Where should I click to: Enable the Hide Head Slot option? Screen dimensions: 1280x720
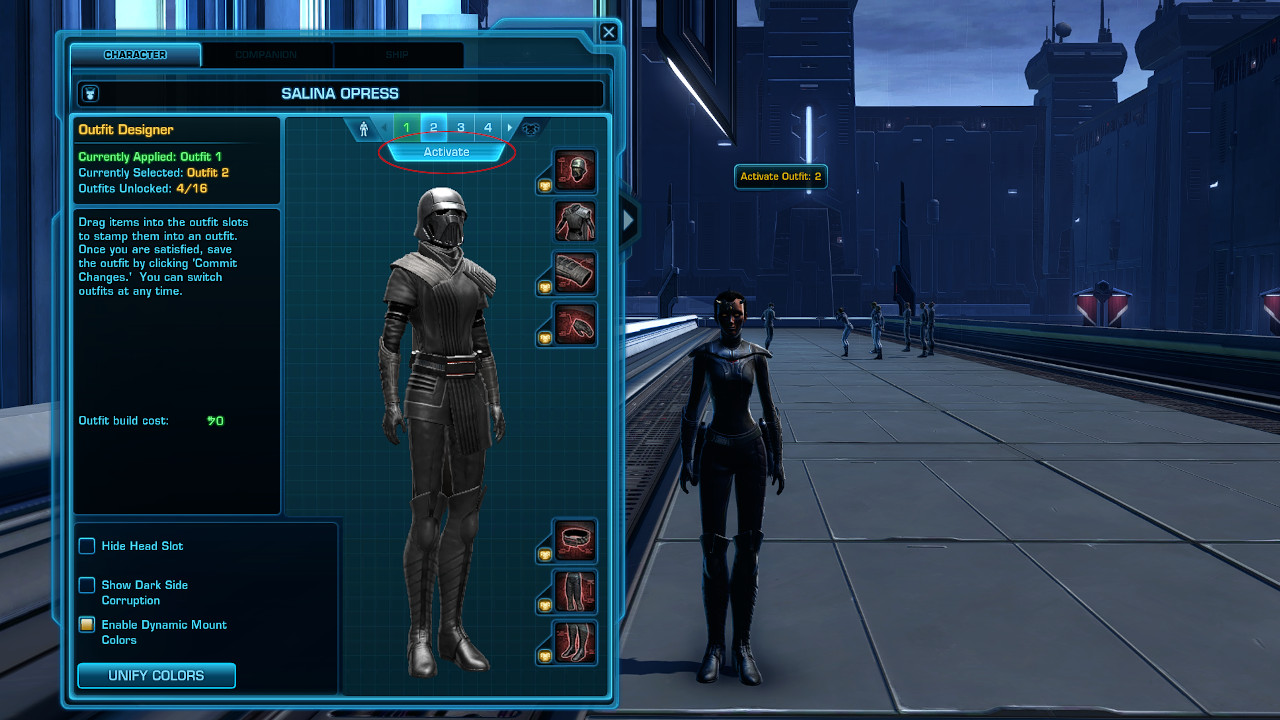[86, 546]
